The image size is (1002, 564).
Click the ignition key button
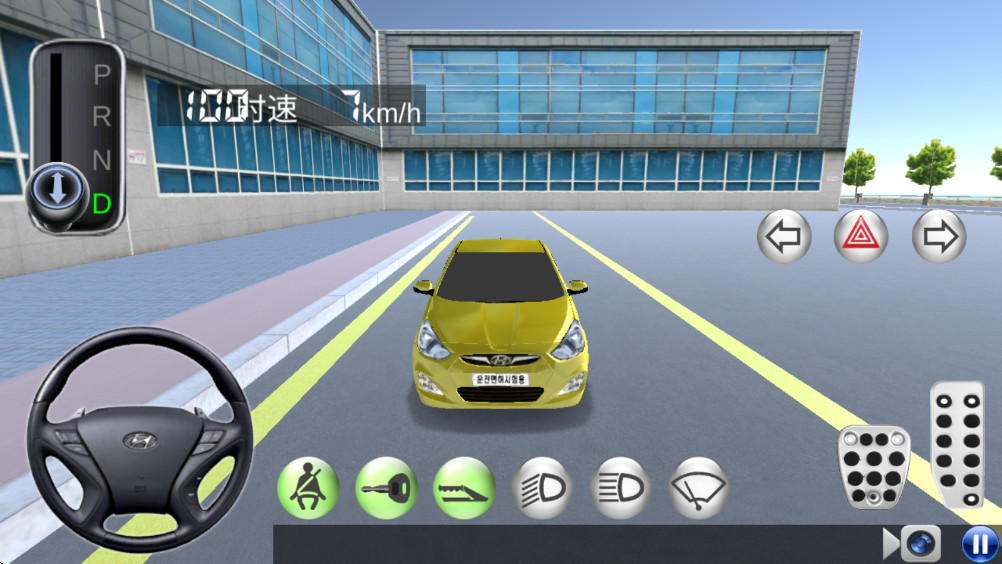386,487
